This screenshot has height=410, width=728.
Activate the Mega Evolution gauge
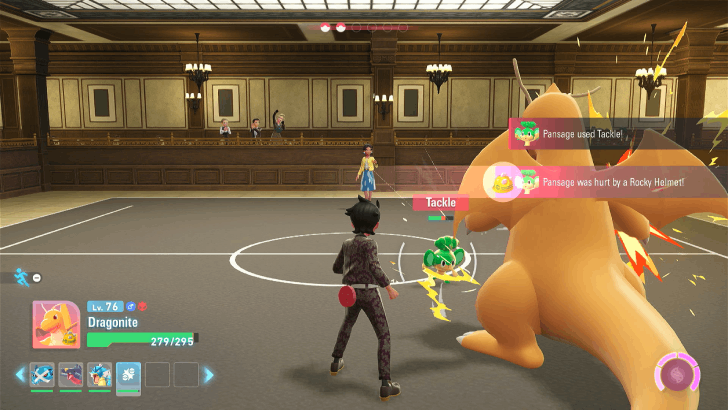pyautogui.click(x=678, y=375)
